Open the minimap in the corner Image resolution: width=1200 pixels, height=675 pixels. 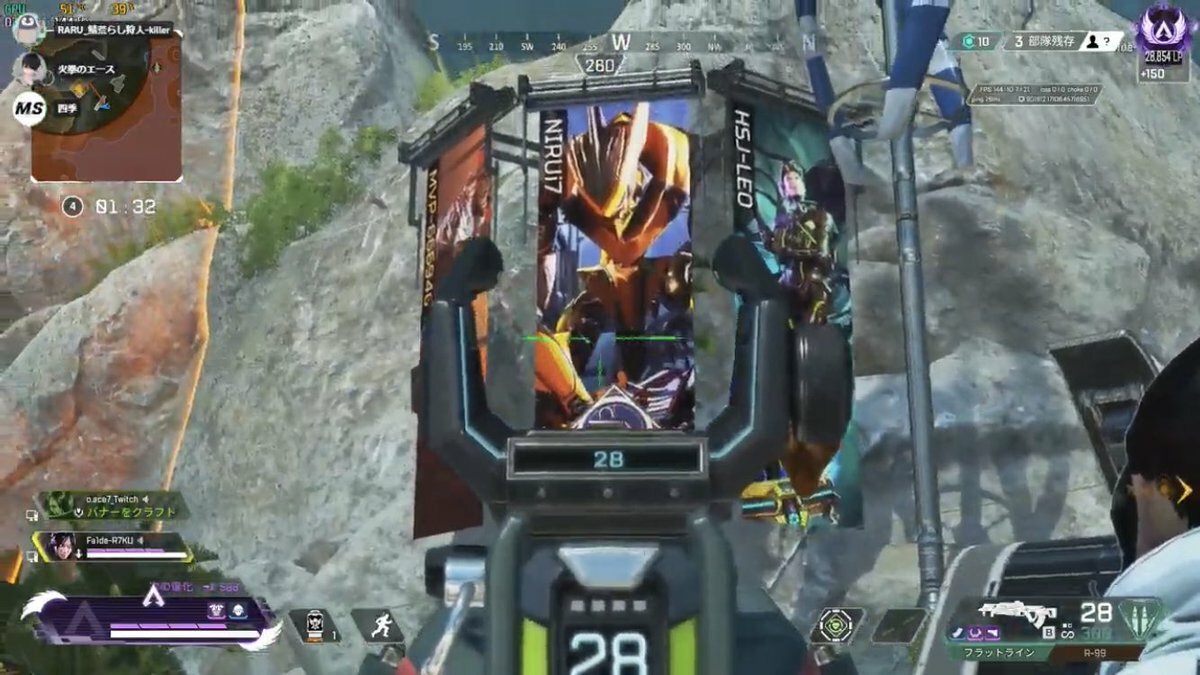(x=106, y=108)
